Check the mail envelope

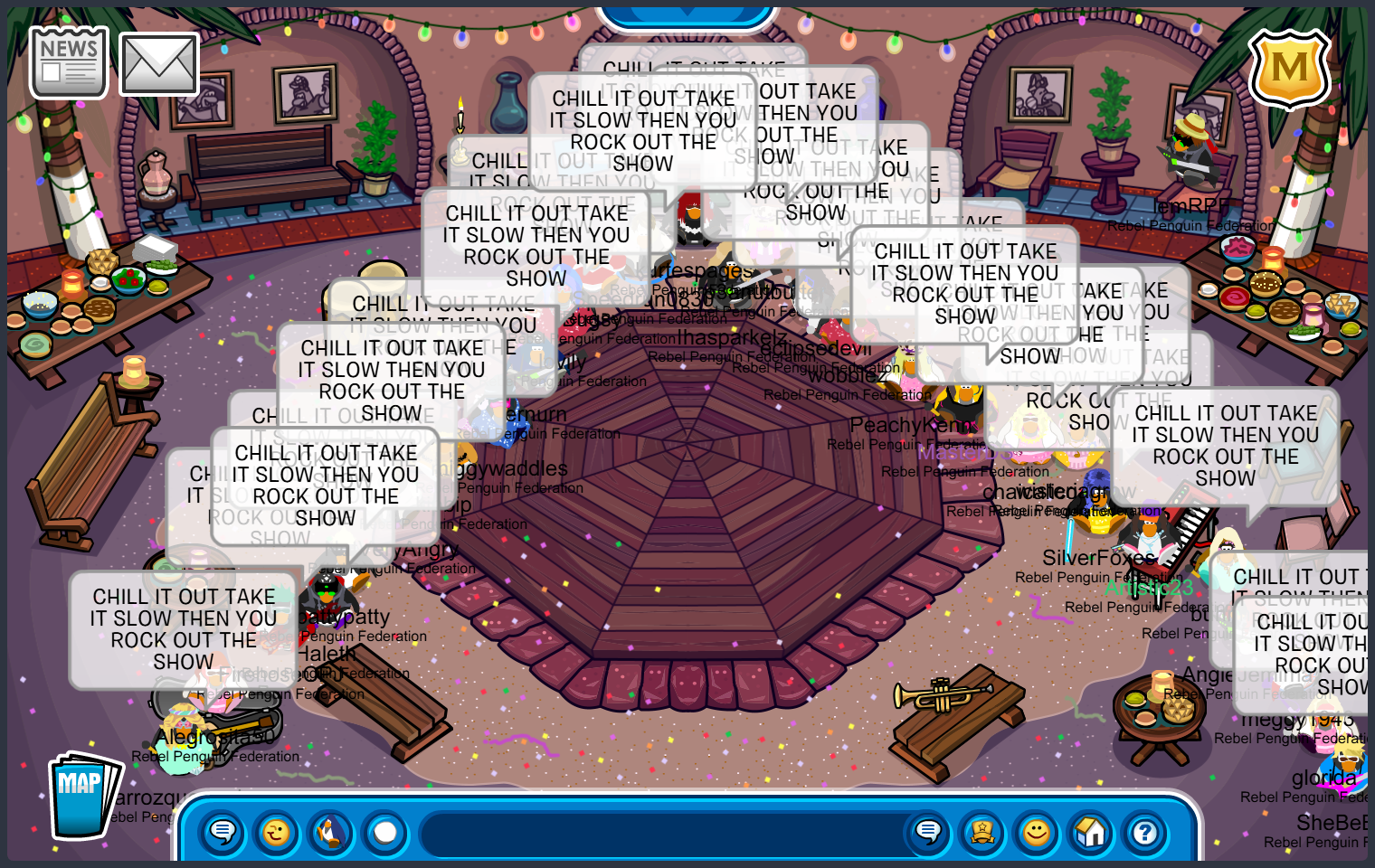click(159, 64)
